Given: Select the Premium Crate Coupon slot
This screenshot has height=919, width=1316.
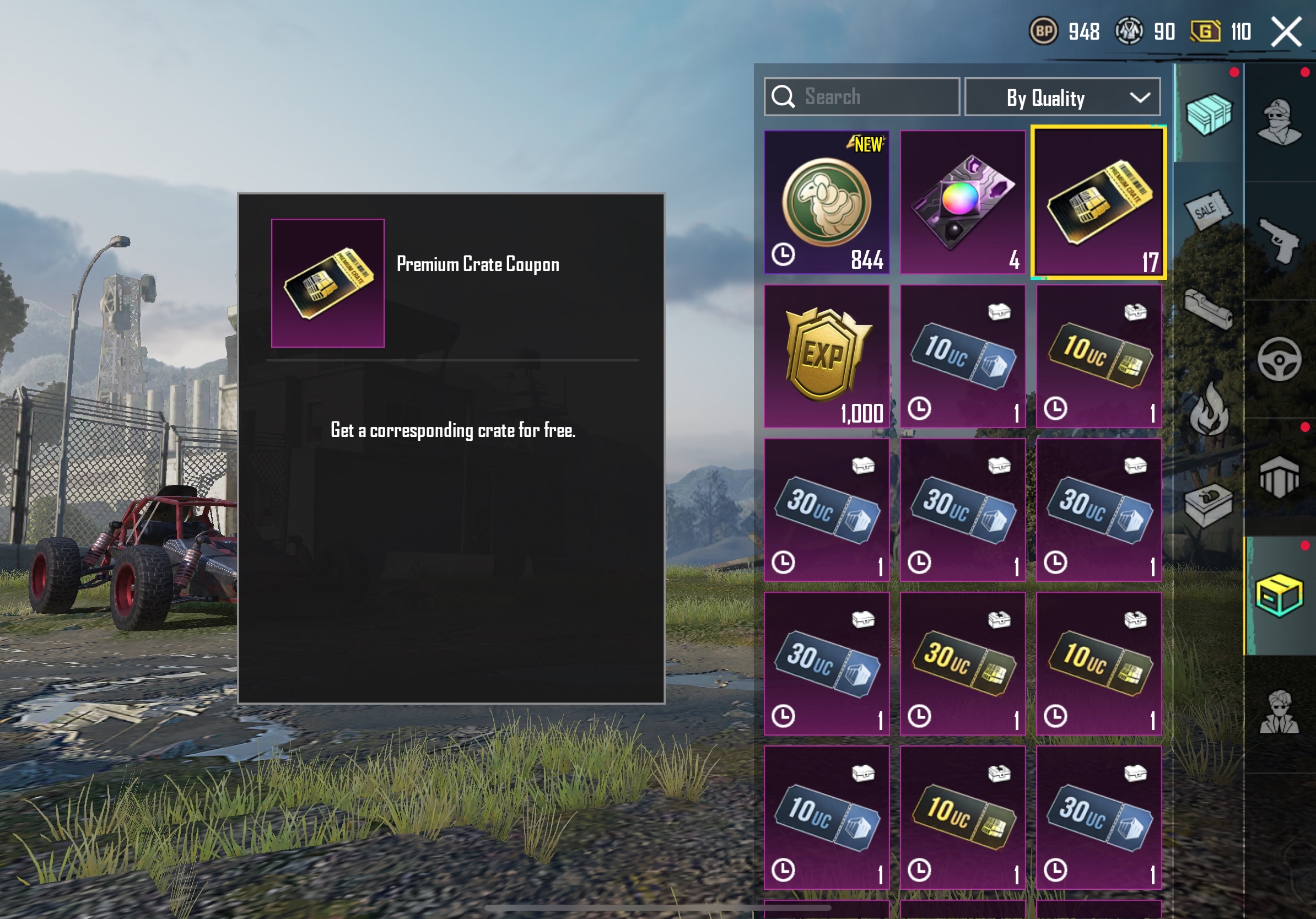Looking at the screenshot, I should coord(1098,203).
